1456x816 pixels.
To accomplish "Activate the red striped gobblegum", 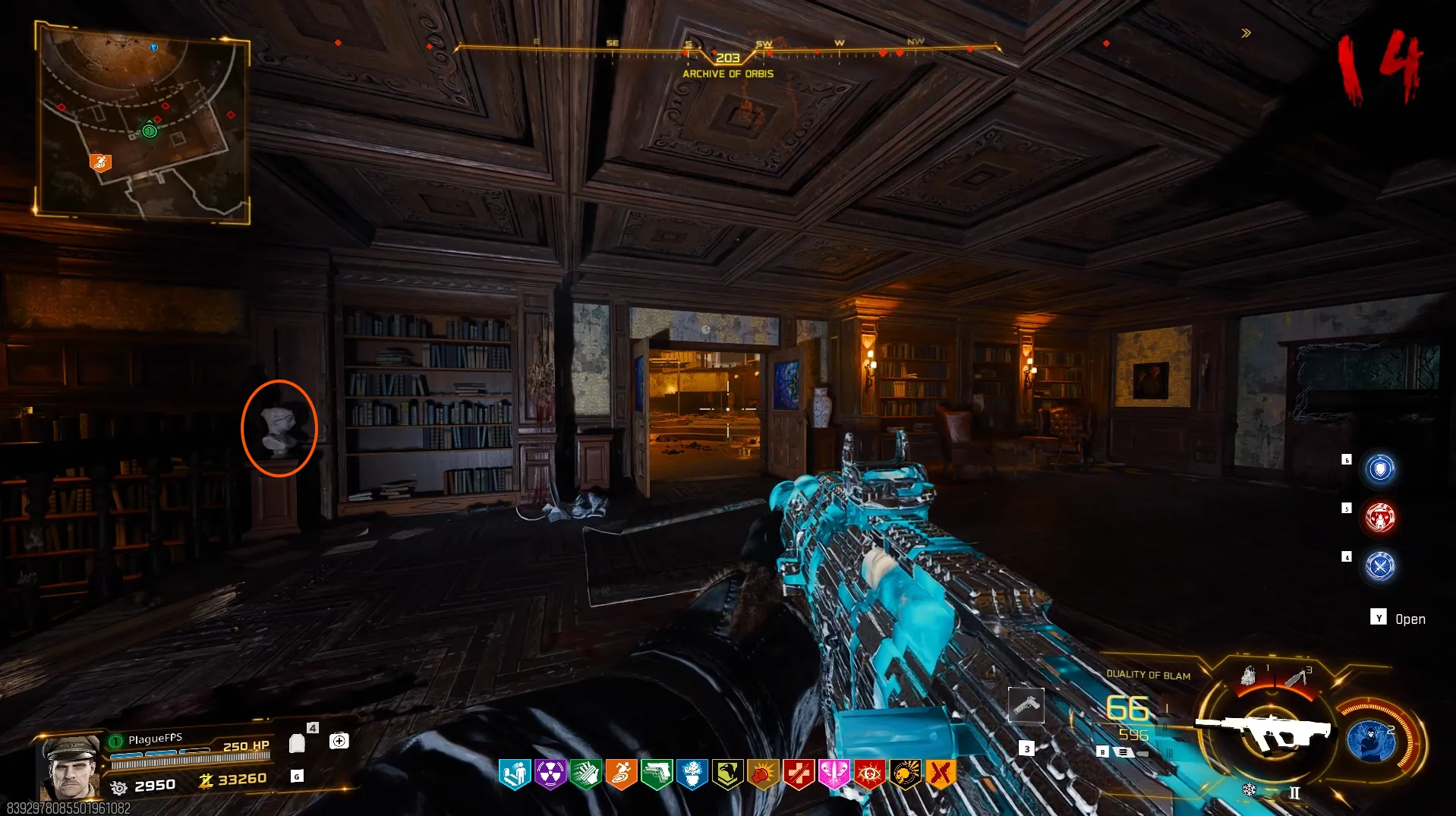I will 1380,518.
